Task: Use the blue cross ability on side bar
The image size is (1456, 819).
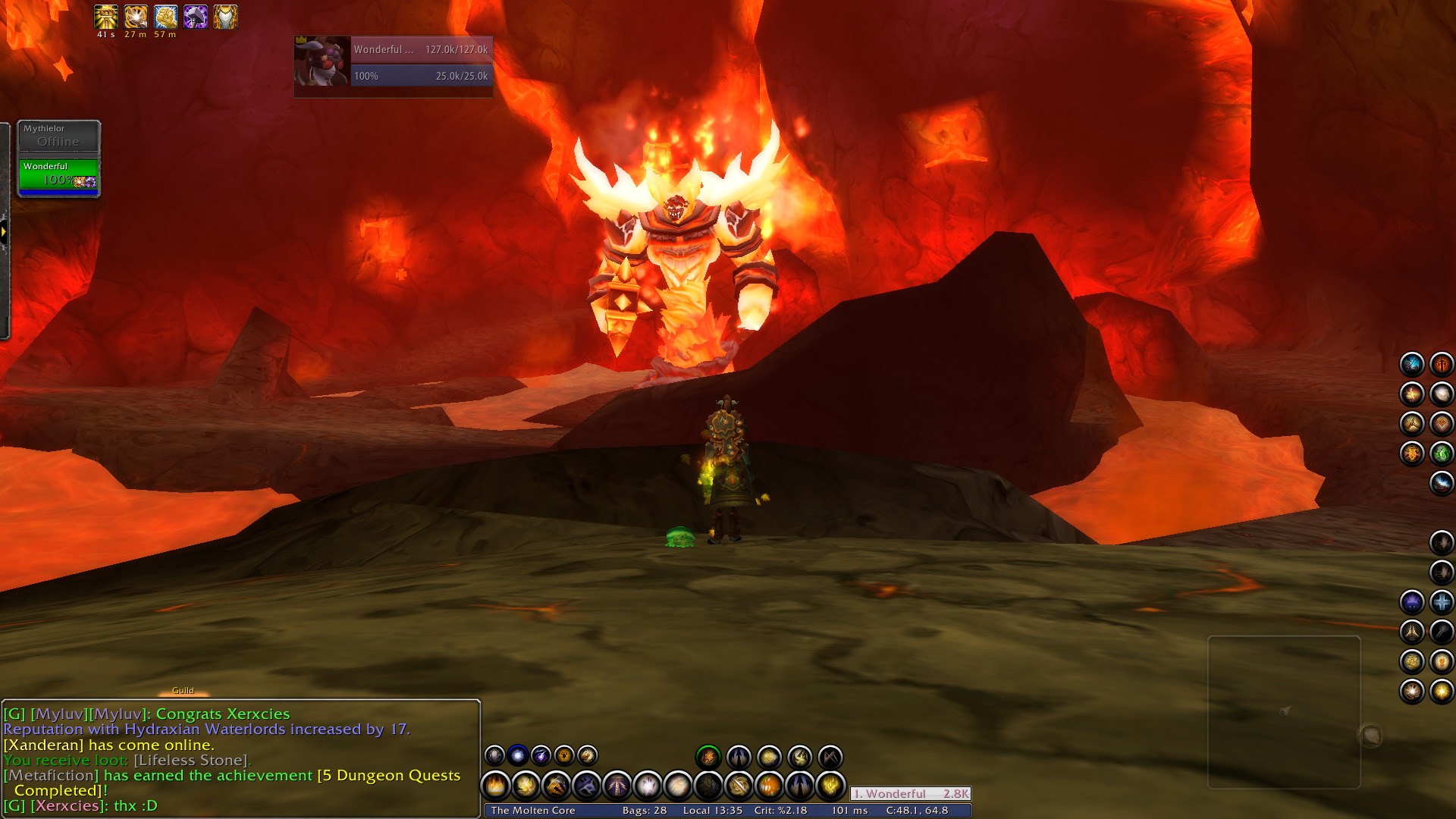Action: (x=1441, y=602)
